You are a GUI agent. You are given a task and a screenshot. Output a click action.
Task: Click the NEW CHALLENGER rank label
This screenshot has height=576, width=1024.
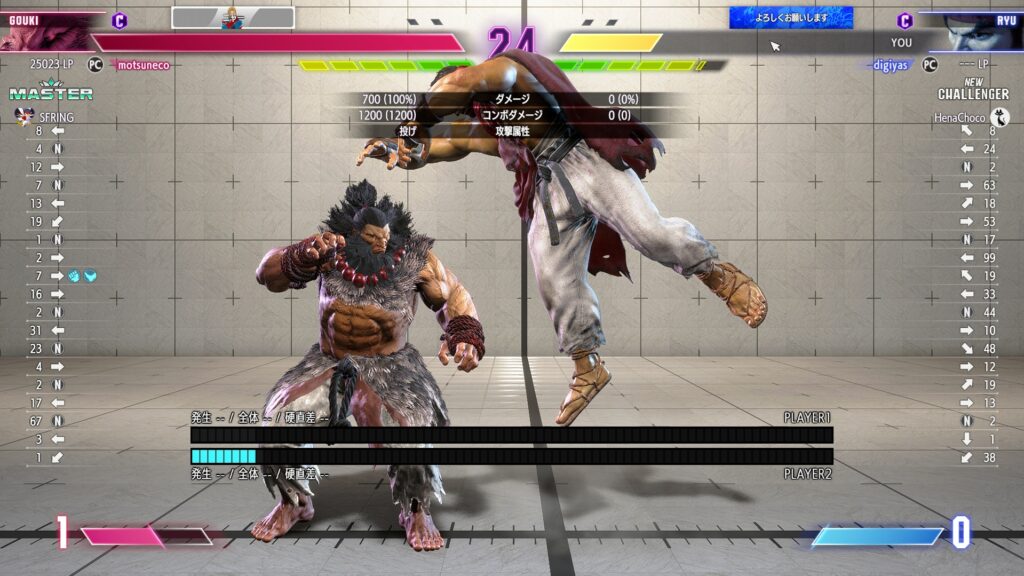(973, 89)
